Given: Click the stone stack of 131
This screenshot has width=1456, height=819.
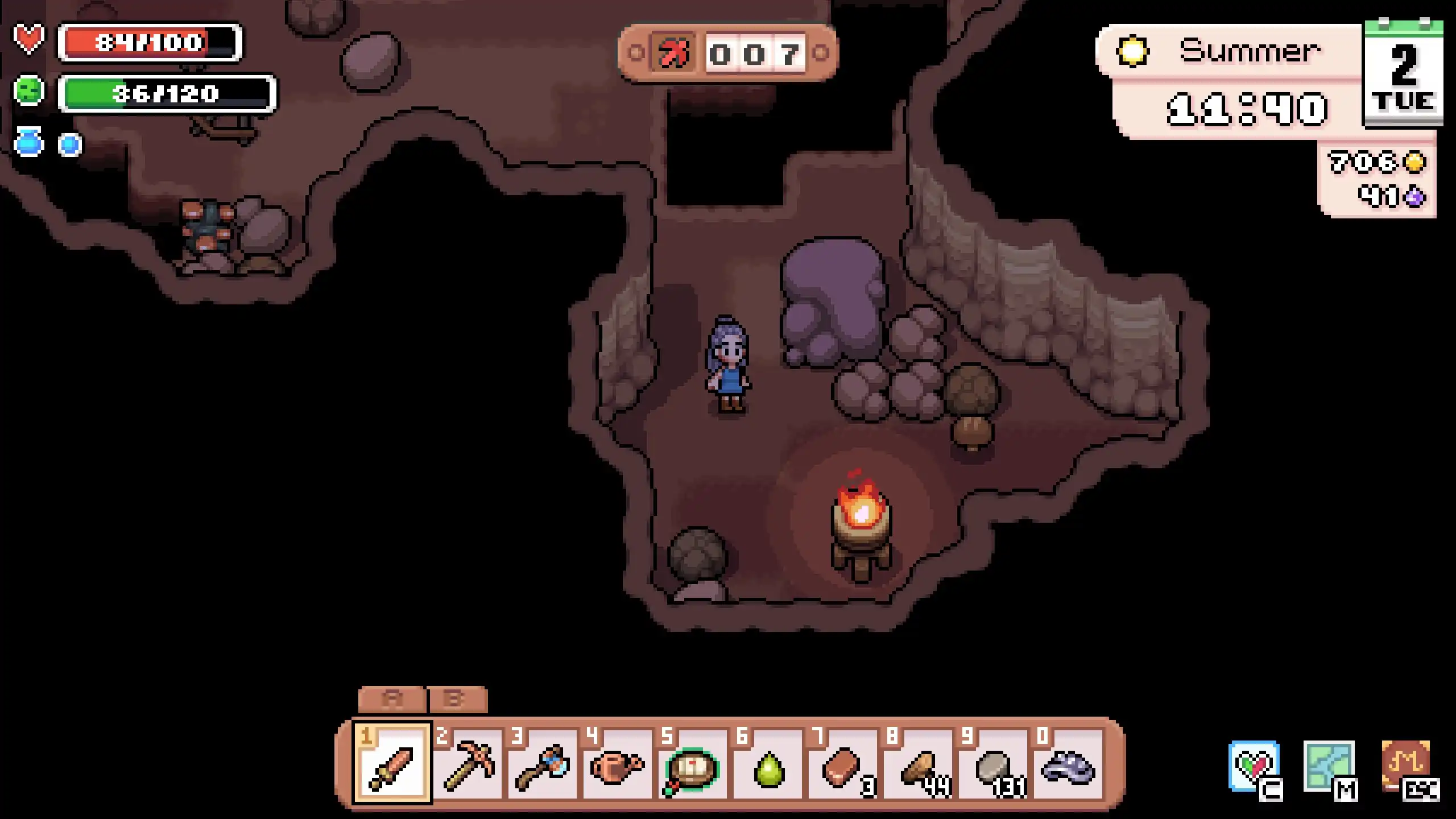Looking at the screenshot, I should click(x=993, y=763).
